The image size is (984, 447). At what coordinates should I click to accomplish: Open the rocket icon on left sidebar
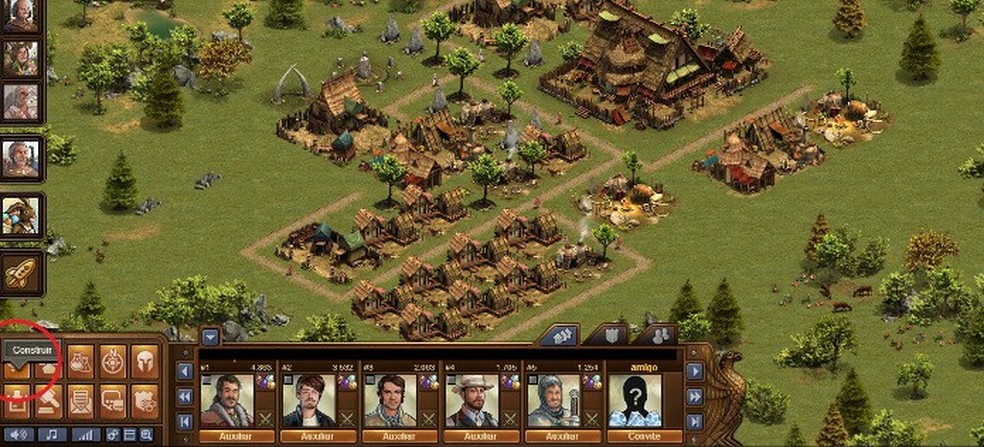(21, 271)
